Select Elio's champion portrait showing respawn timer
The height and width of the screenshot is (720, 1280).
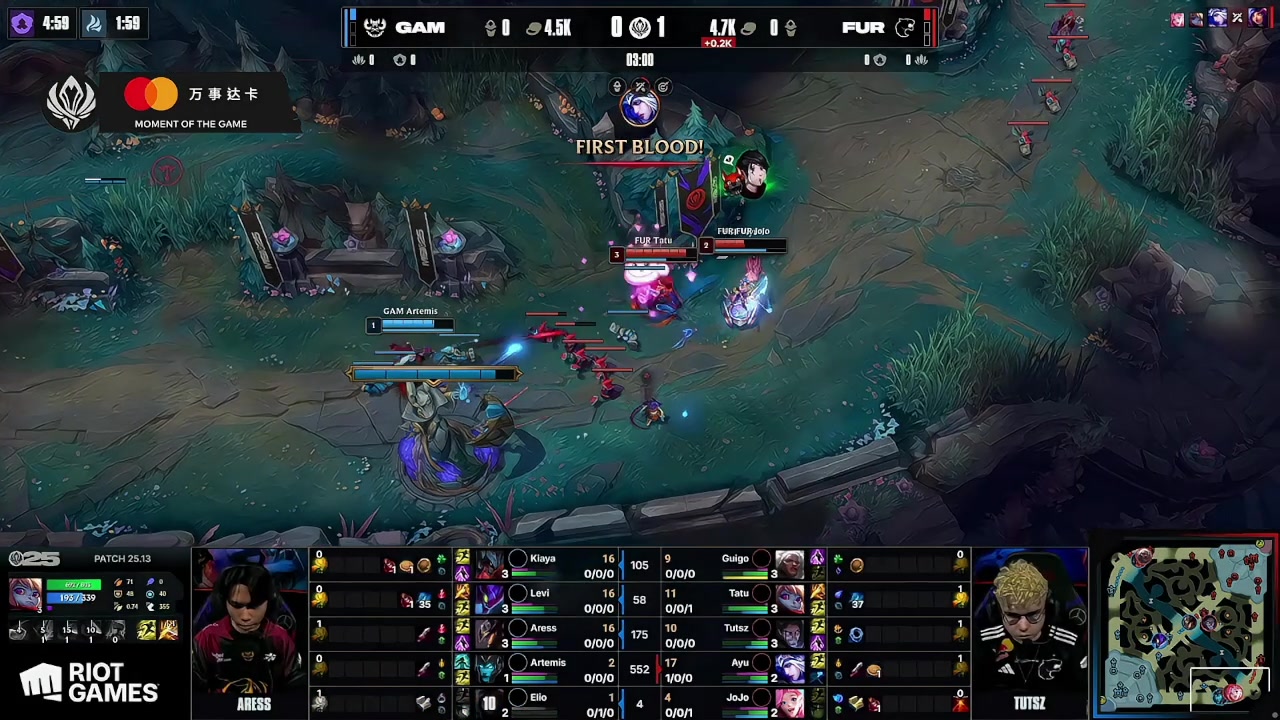click(490, 703)
